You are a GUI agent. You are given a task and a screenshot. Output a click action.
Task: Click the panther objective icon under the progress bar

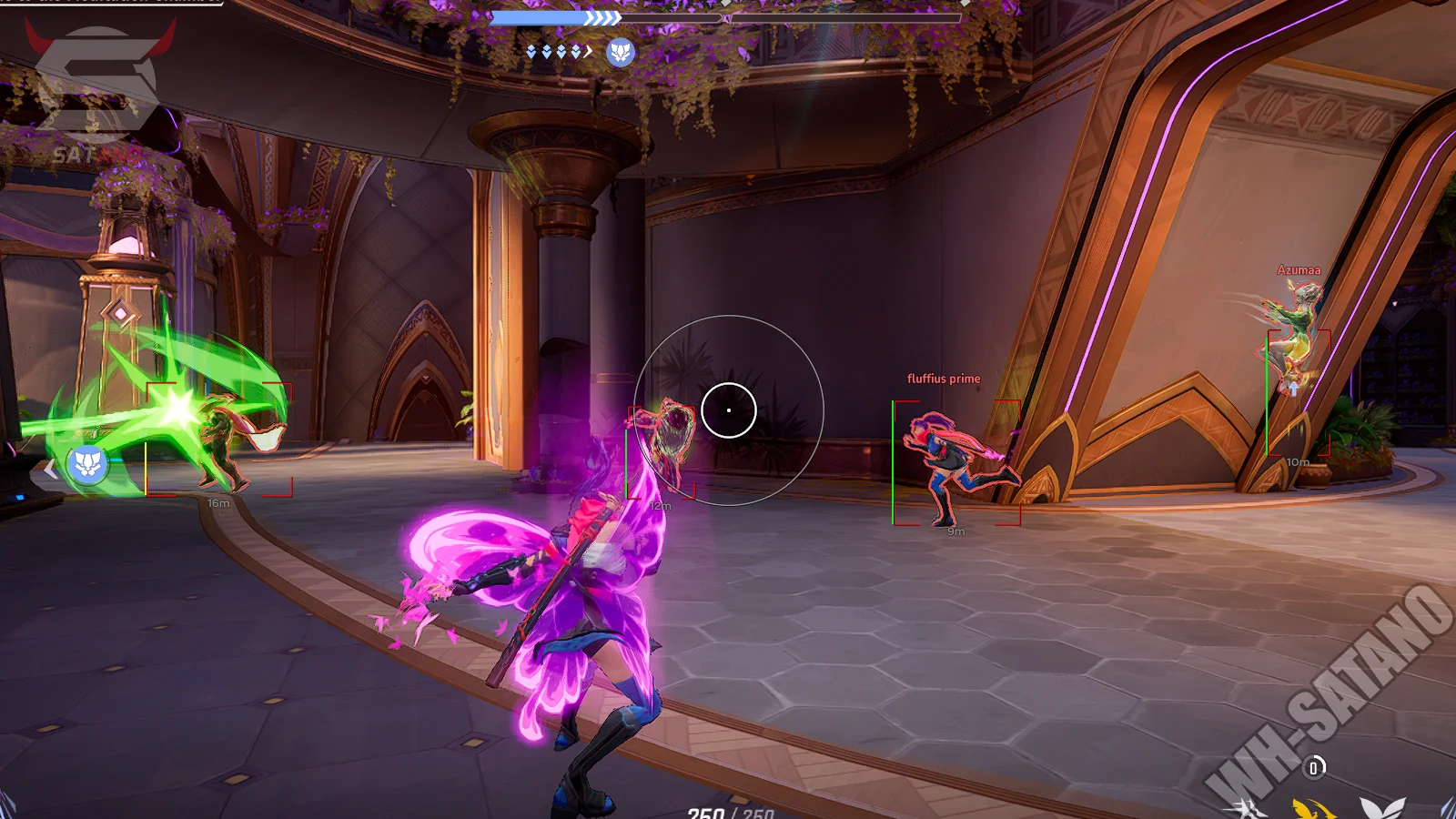(x=621, y=53)
